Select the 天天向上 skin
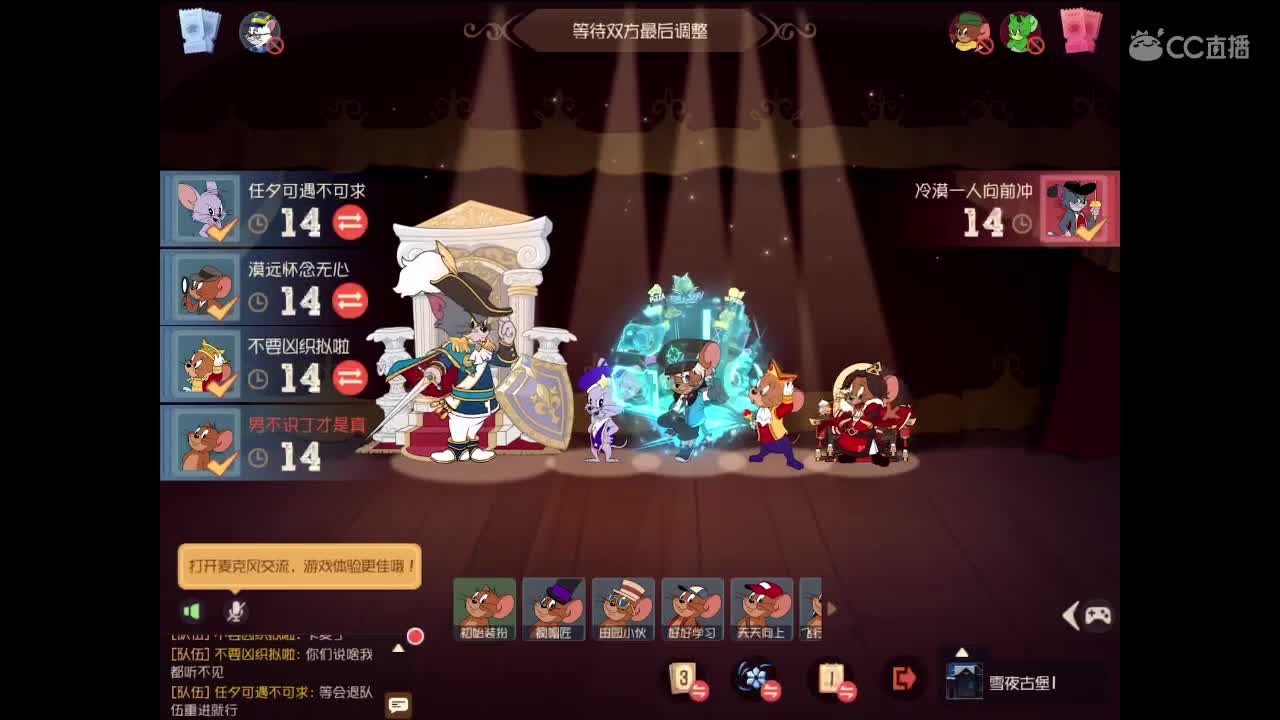This screenshot has height=720, width=1280. (761, 608)
